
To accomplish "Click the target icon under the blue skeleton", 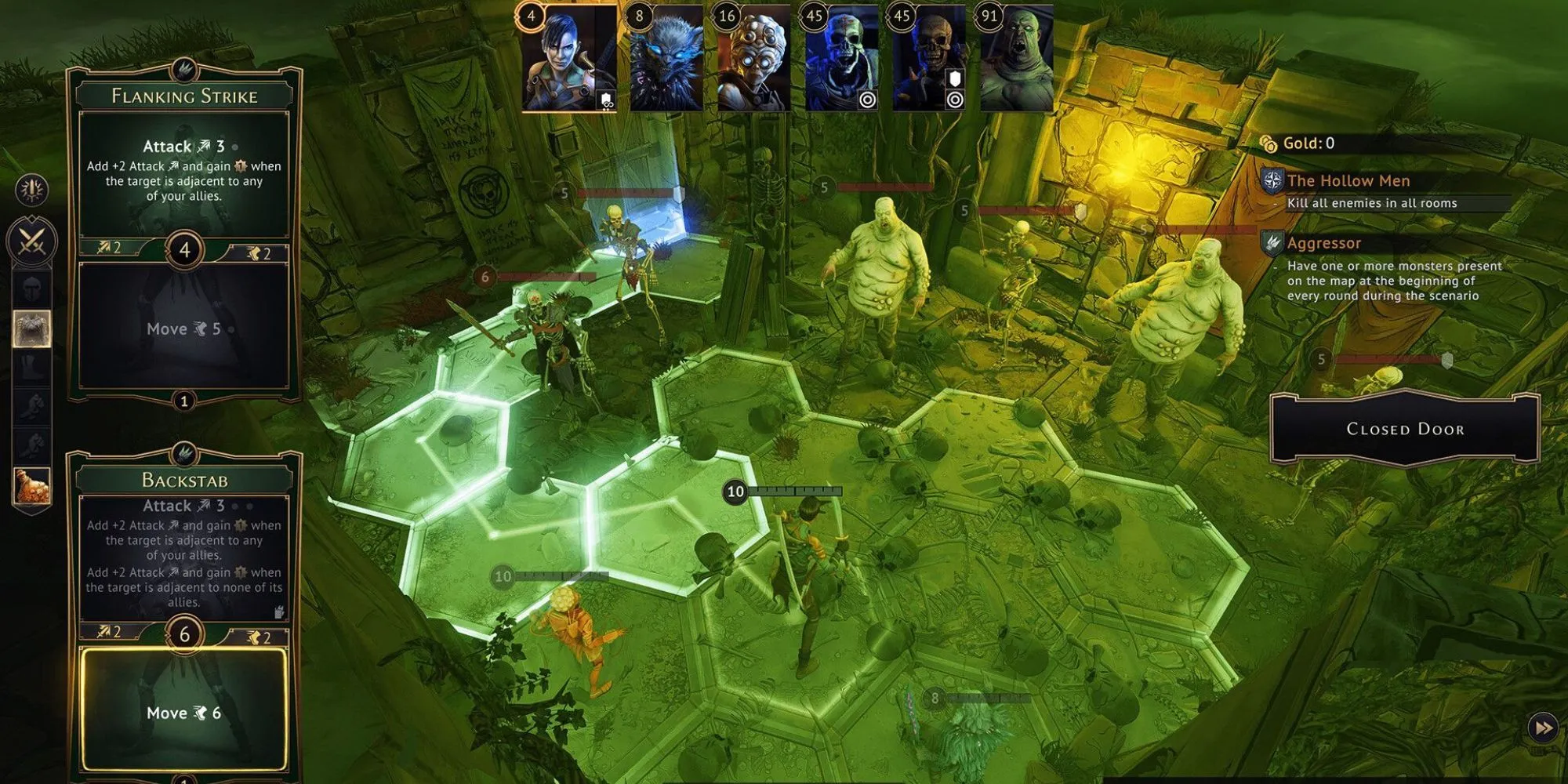I will 867,100.
